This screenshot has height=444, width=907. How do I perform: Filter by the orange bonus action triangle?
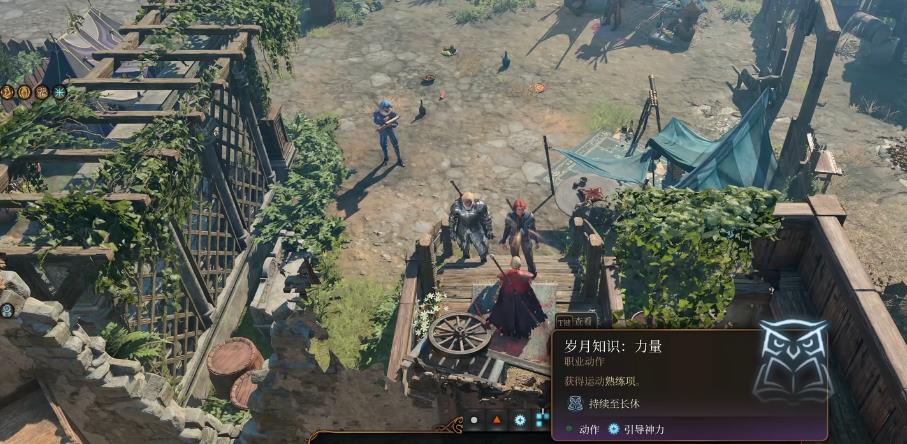(x=496, y=420)
